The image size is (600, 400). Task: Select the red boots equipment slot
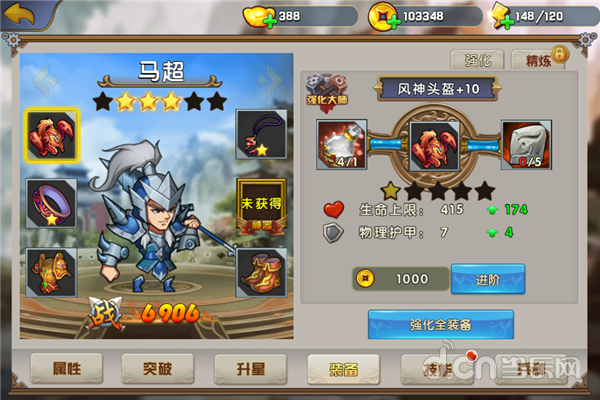pyautogui.click(x=258, y=271)
